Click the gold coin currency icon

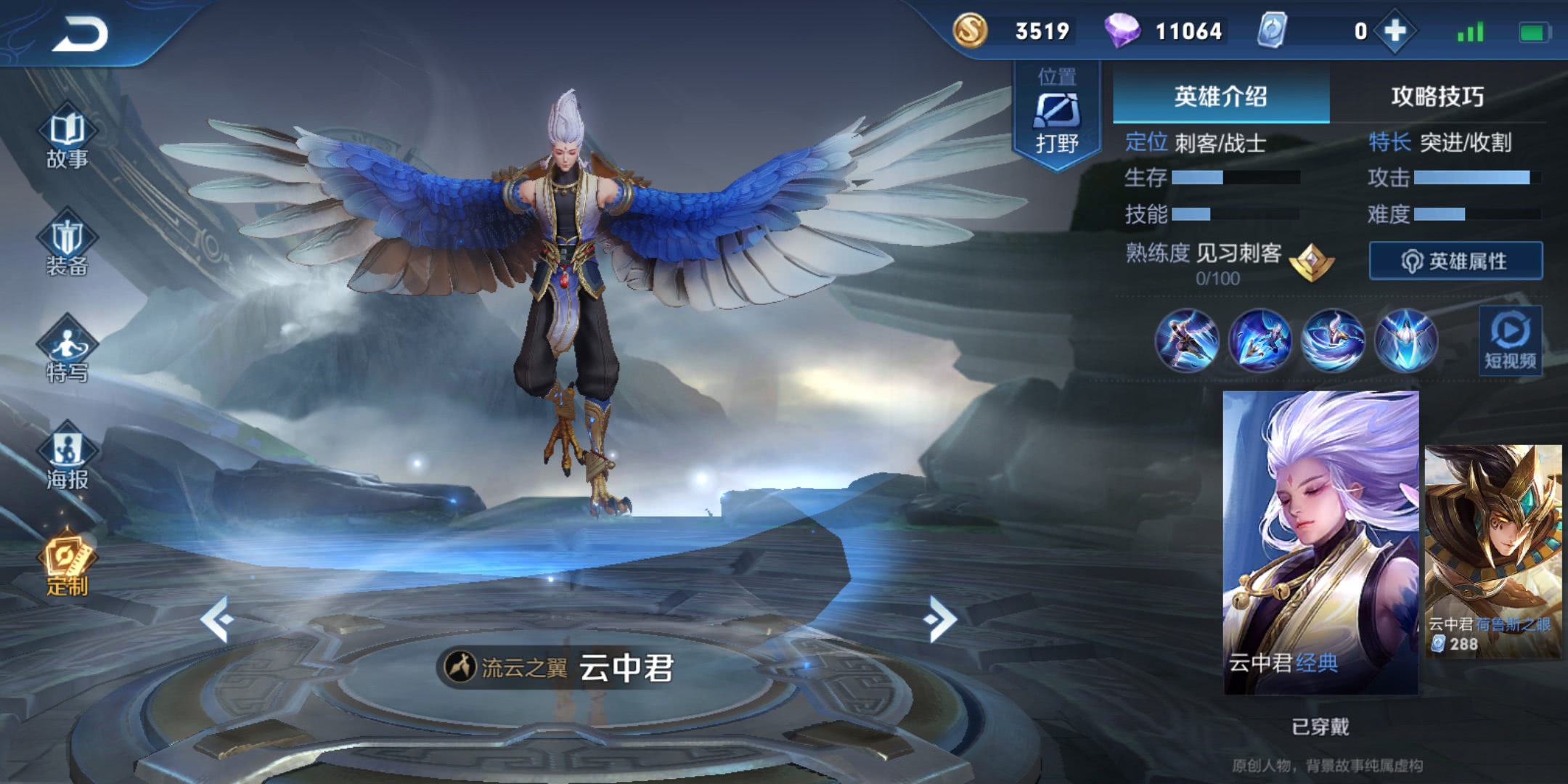tap(970, 31)
